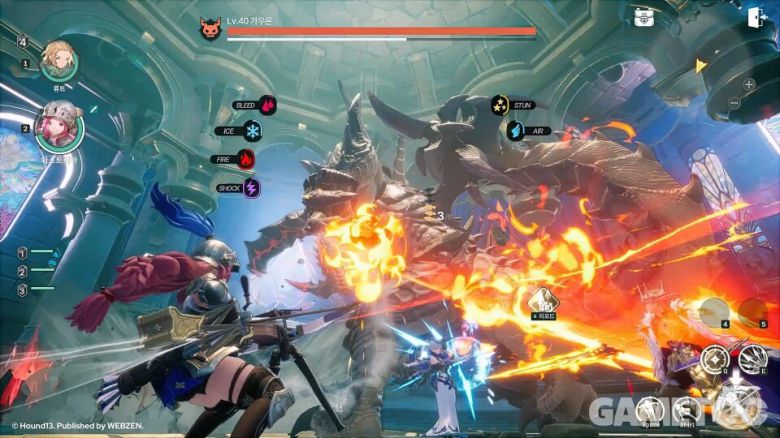Click the SHOCK lightning icon
Viewport: 780px width, 438px height.
(252, 187)
